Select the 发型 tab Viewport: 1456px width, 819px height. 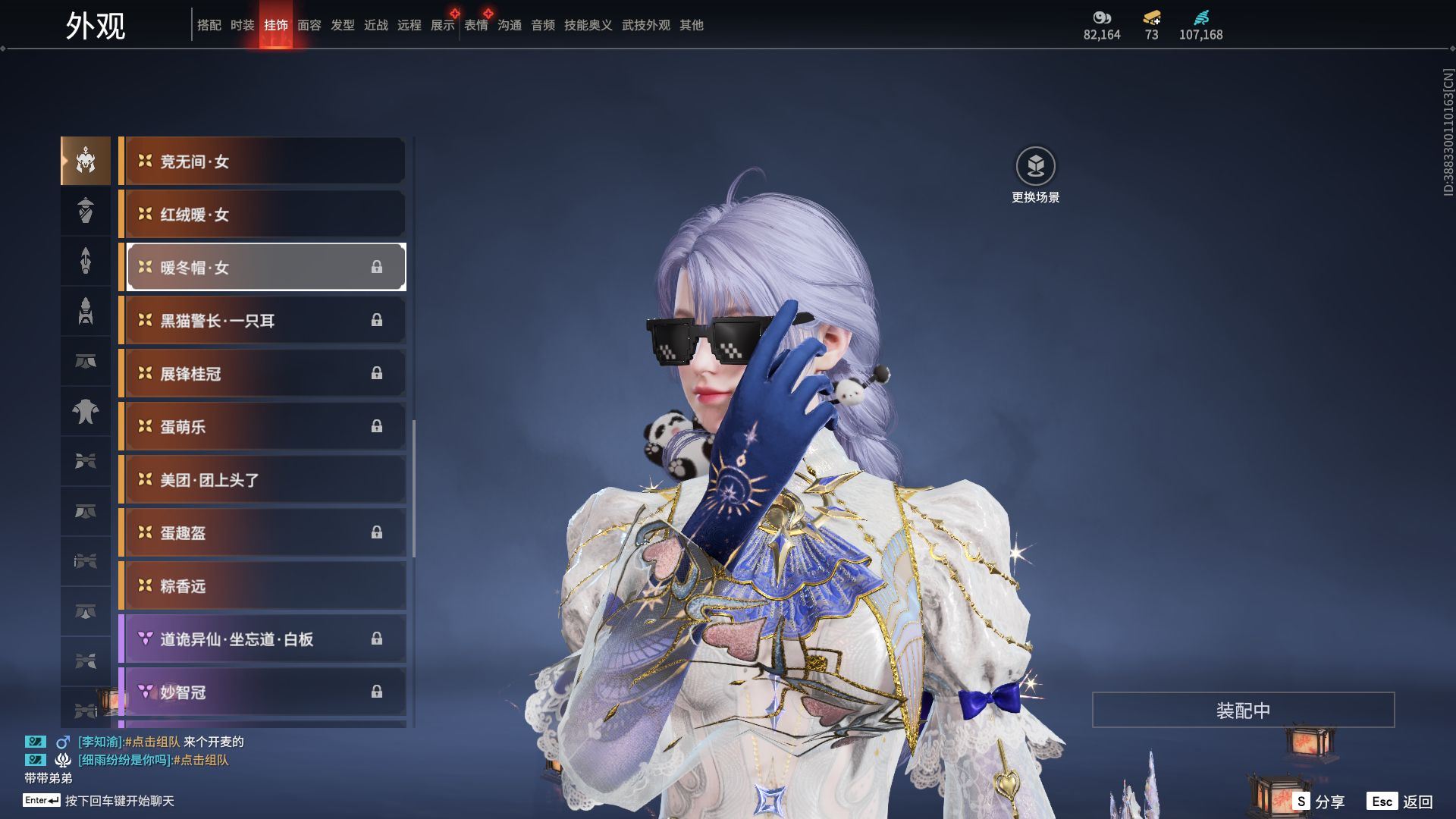(342, 25)
